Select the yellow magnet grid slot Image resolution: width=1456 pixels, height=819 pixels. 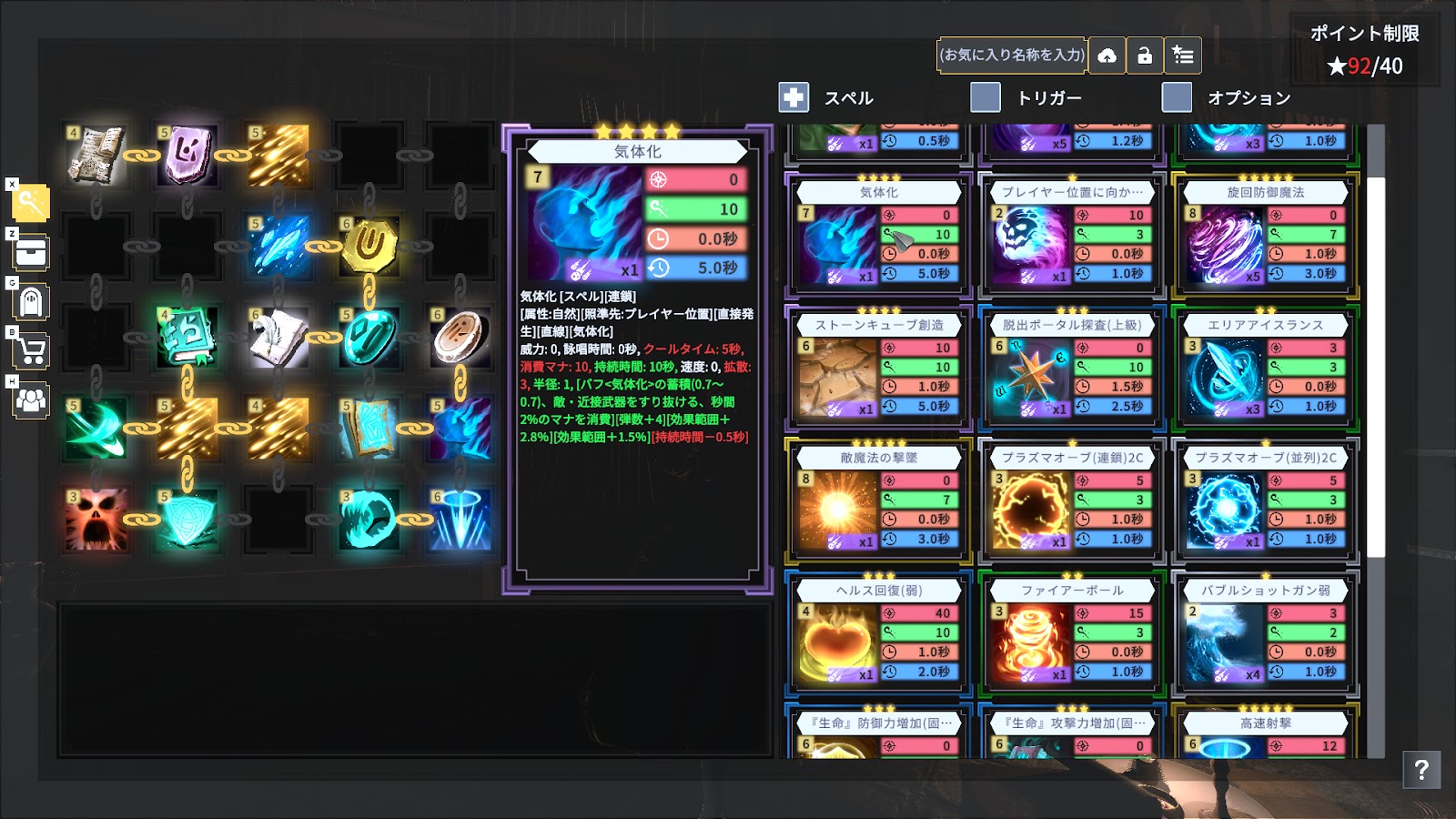tap(369, 246)
